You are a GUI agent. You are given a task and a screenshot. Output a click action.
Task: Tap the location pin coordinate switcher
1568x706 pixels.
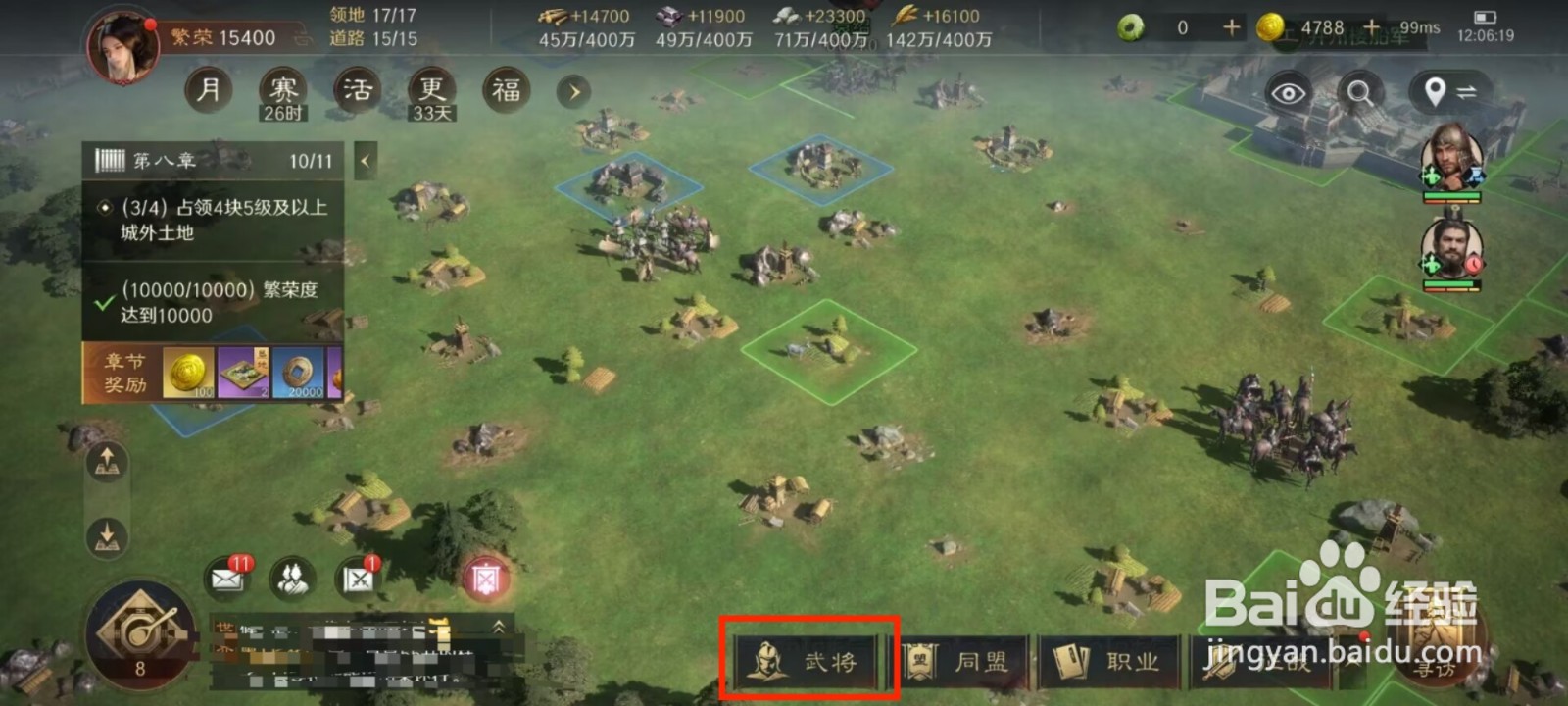point(1433,93)
